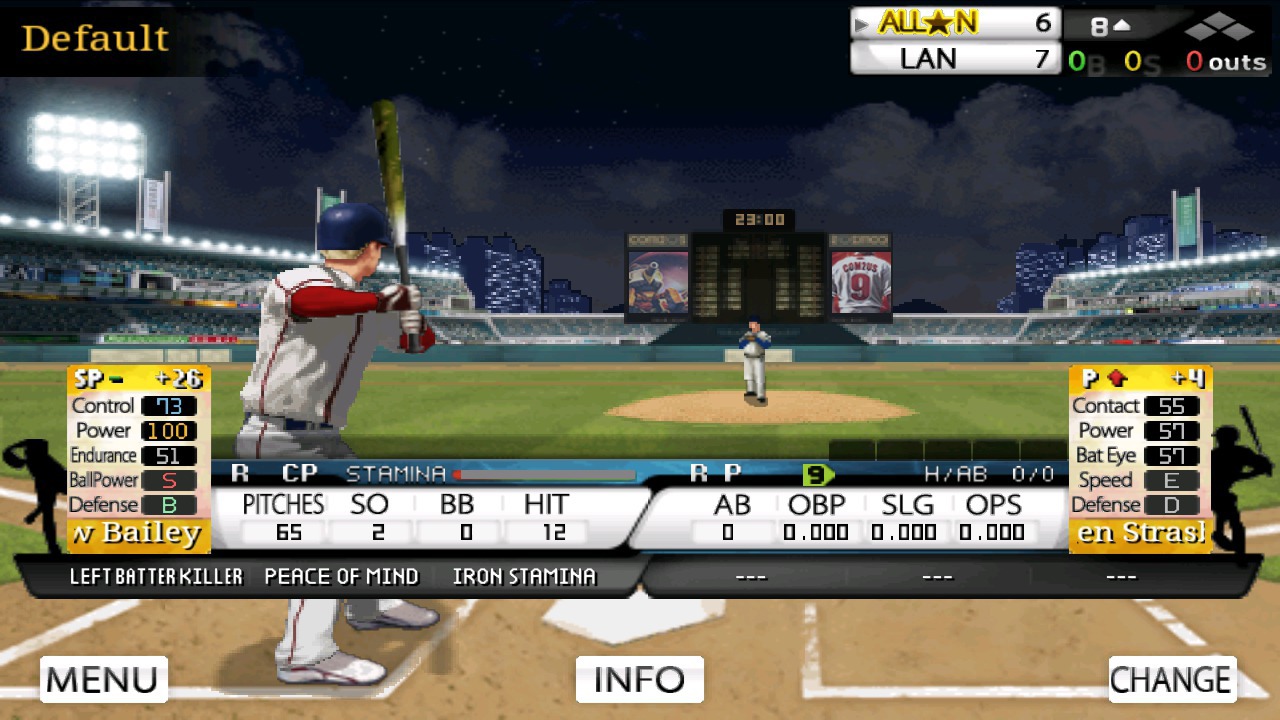View the Strasburg batter stat card
Image resolution: width=1280 pixels, height=720 pixels.
1140,459
